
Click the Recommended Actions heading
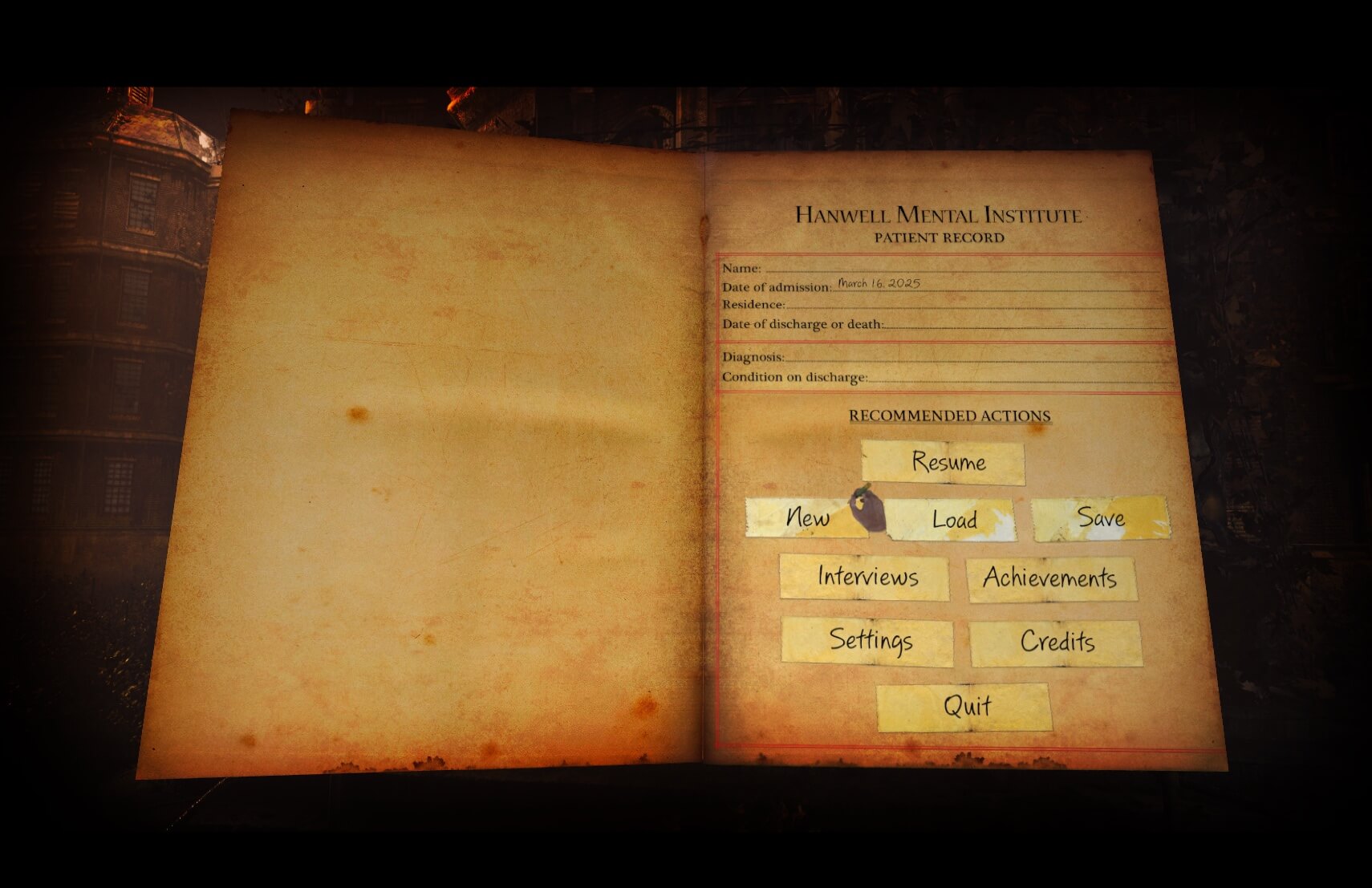tap(952, 416)
